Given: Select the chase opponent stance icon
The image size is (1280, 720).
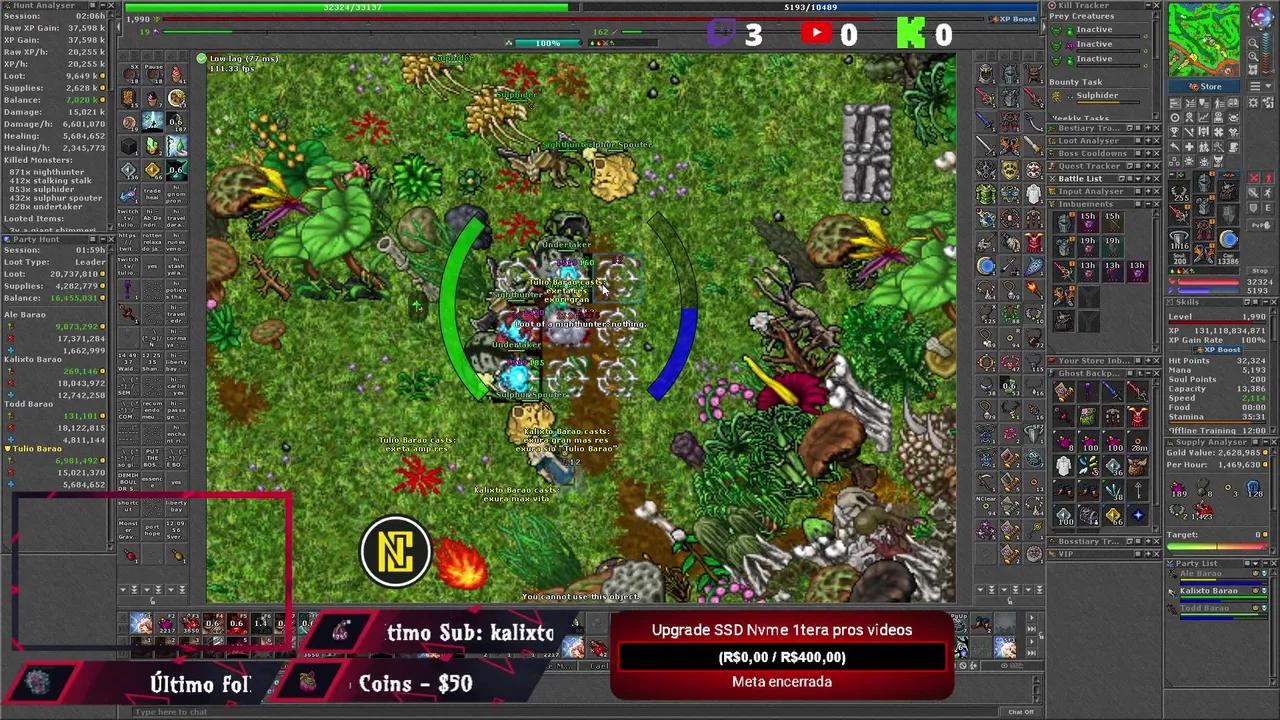Looking at the screenshot, I should (x=1267, y=193).
